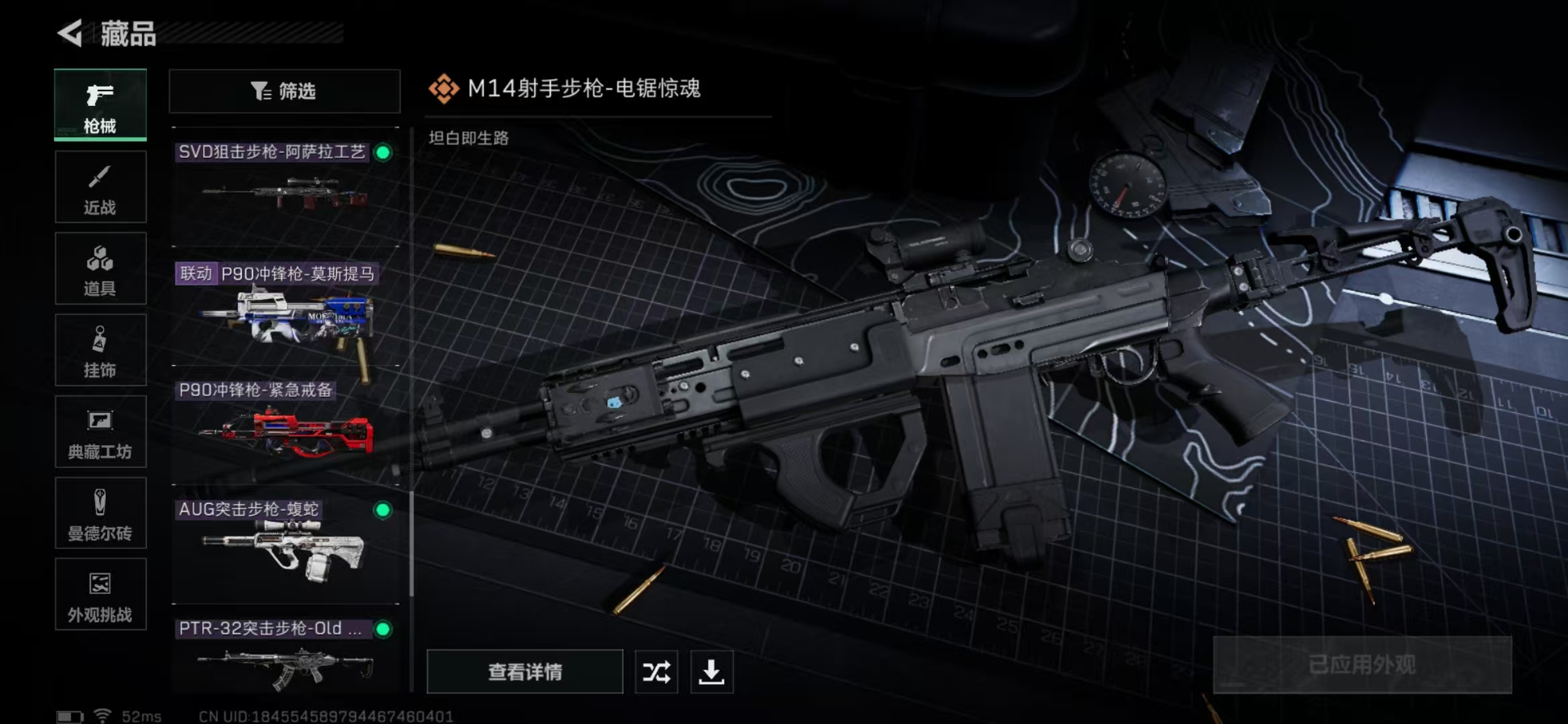Show the 挂饰 charms category
The height and width of the screenshot is (724, 1568).
[100, 351]
